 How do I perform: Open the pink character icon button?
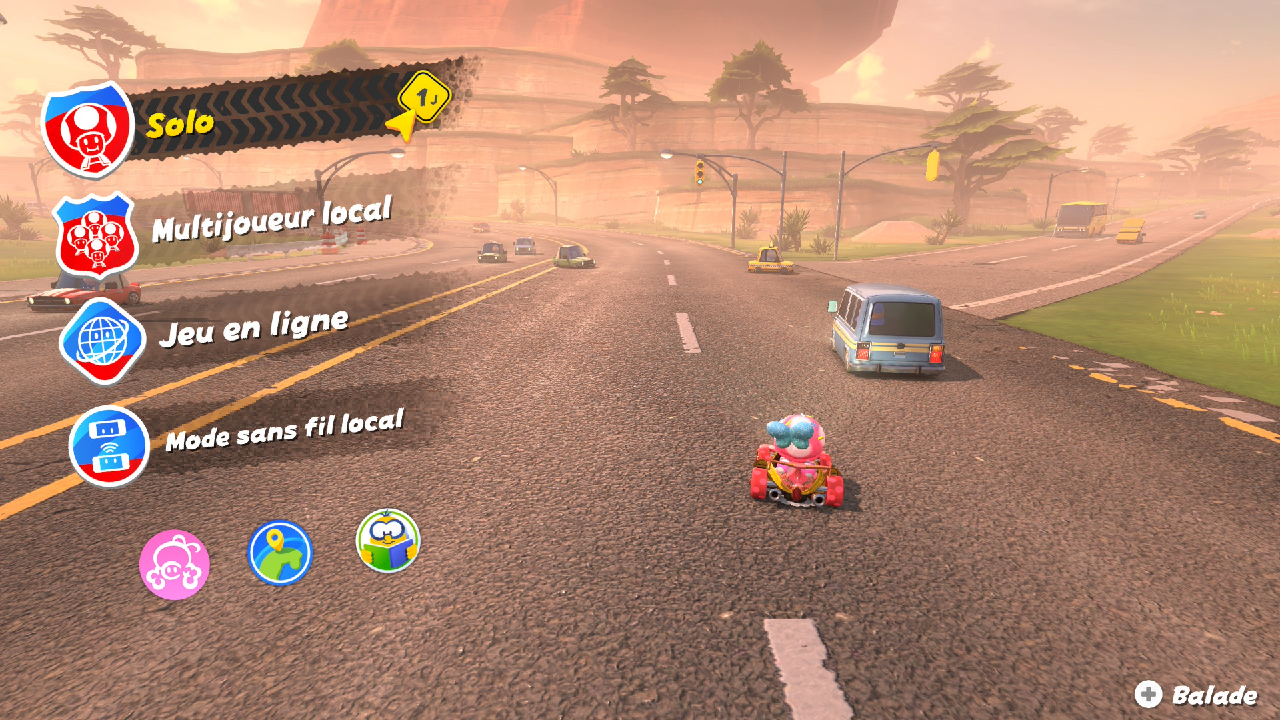pos(174,565)
